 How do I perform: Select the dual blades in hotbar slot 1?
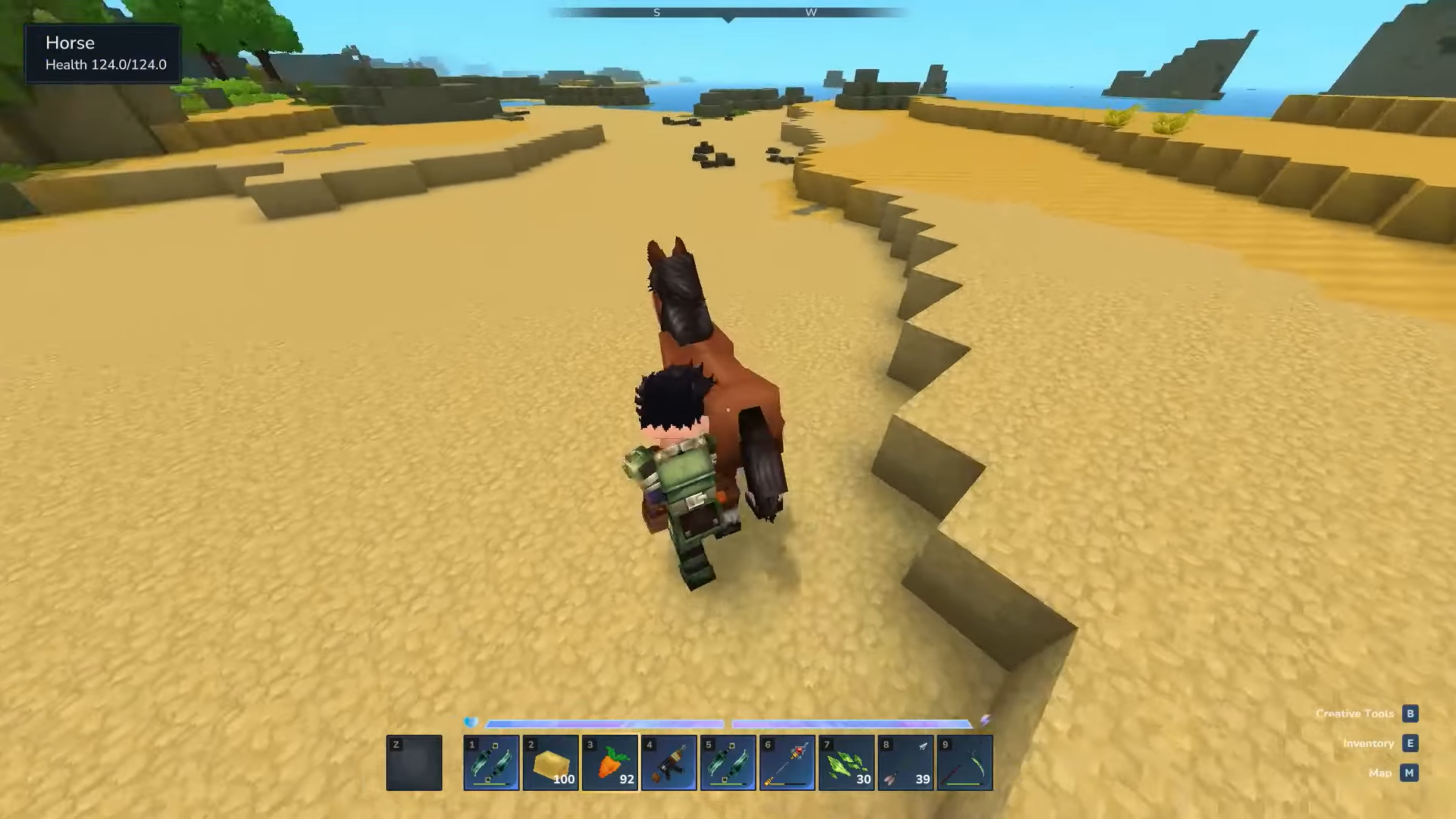491,762
